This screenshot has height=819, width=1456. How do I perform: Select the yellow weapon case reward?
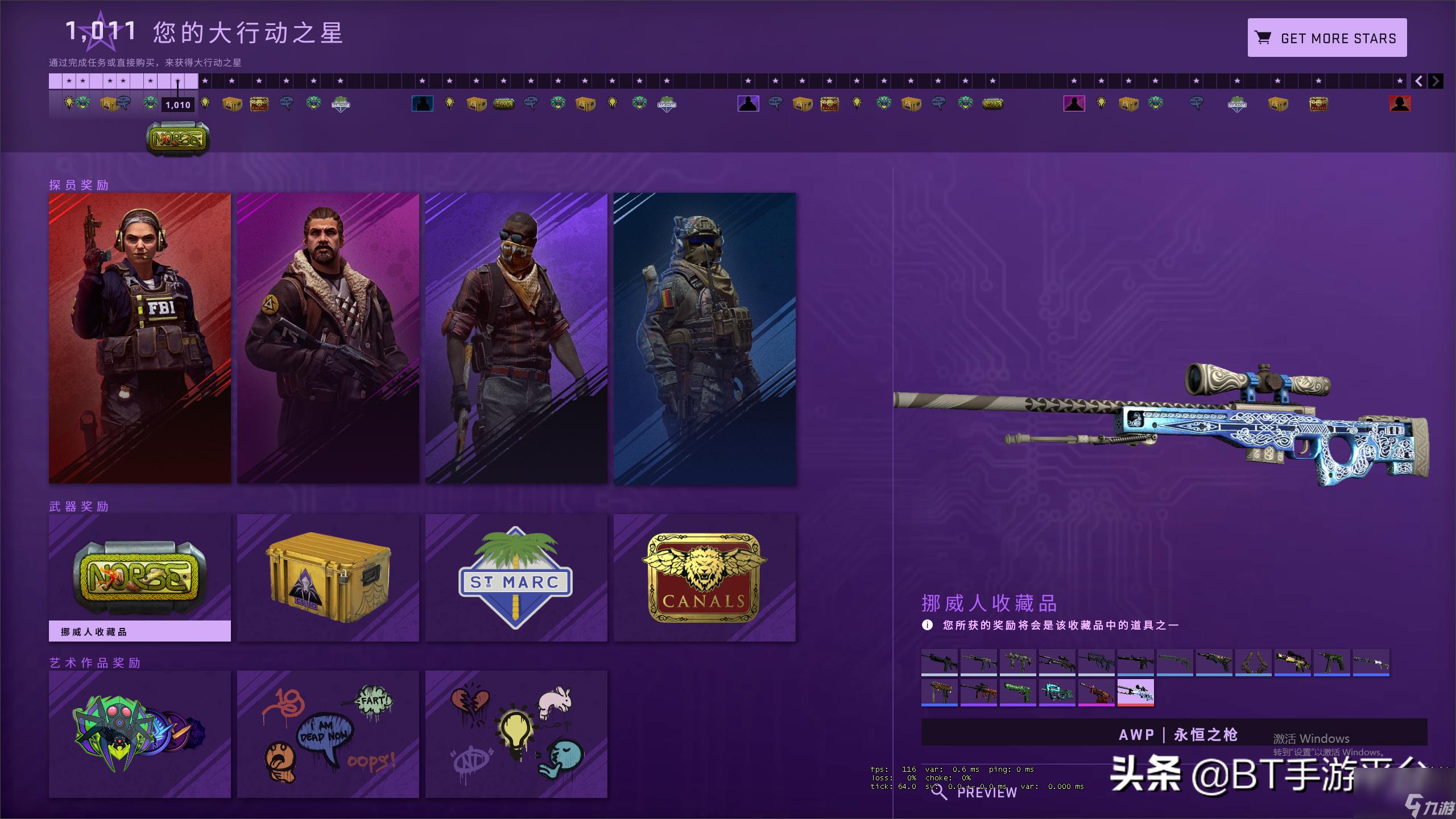(x=328, y=577)
